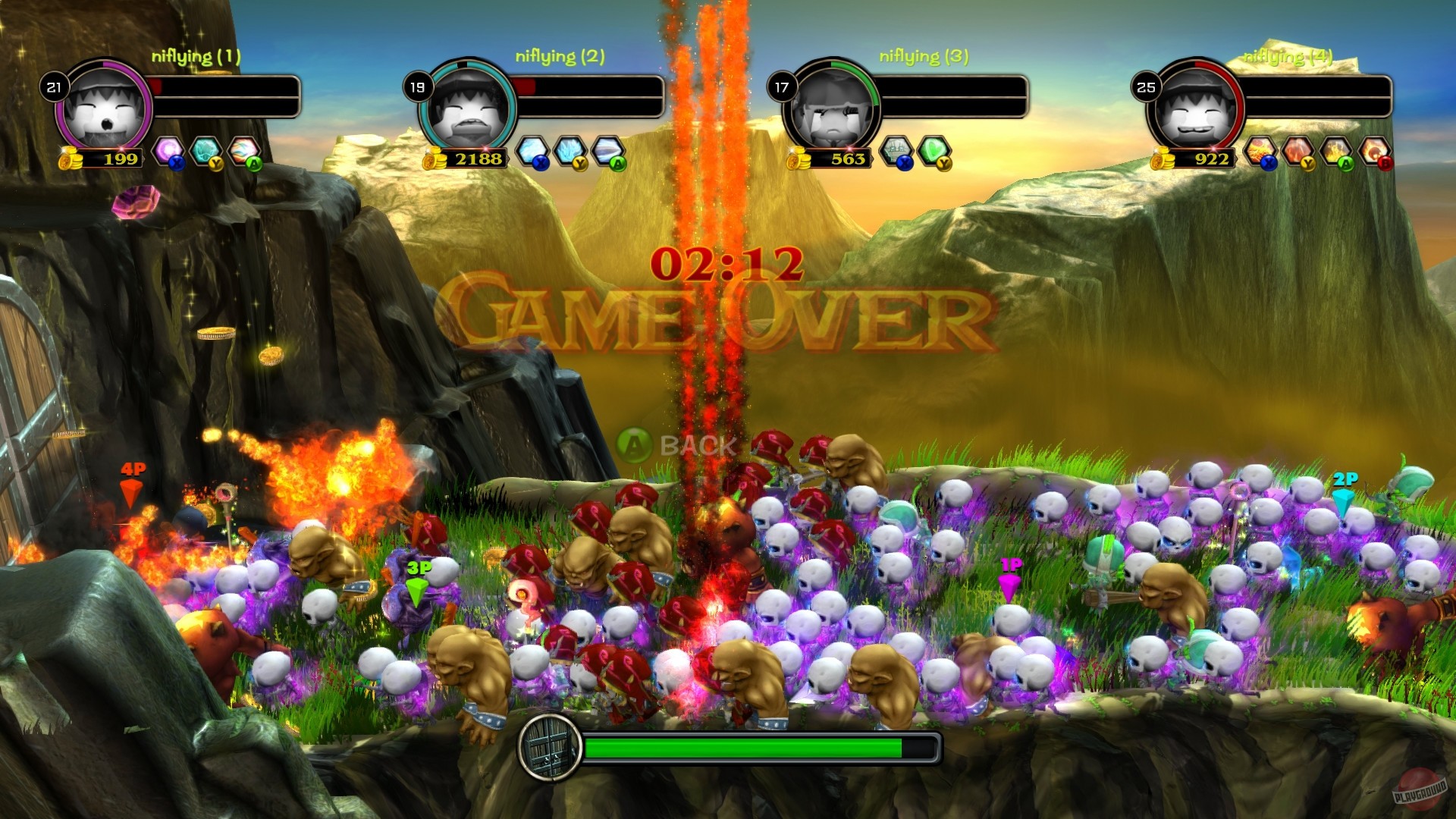Click niflying (3)'s green heart Y ability

pos(934,151)
